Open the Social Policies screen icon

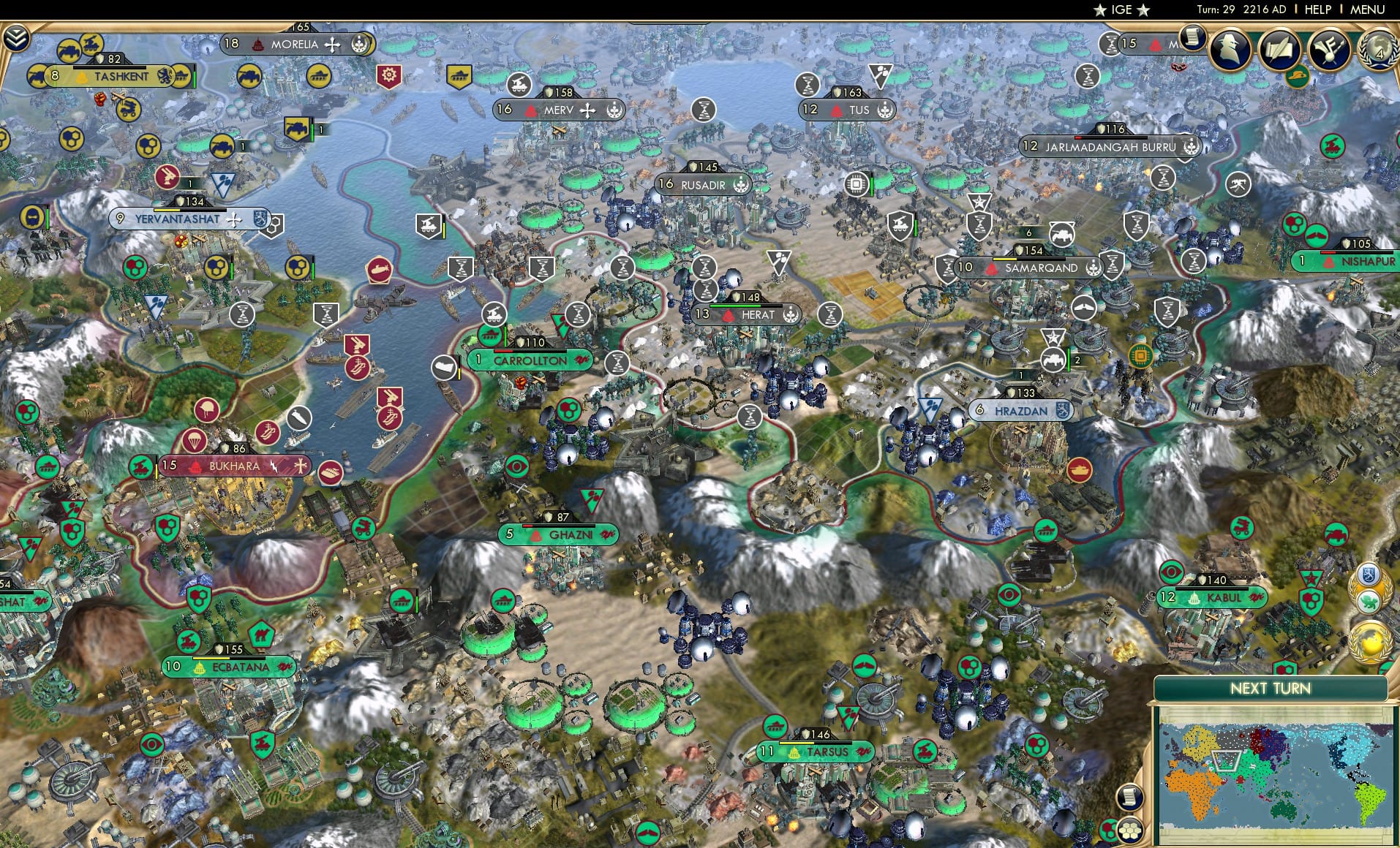click(x=1282, y=50)
